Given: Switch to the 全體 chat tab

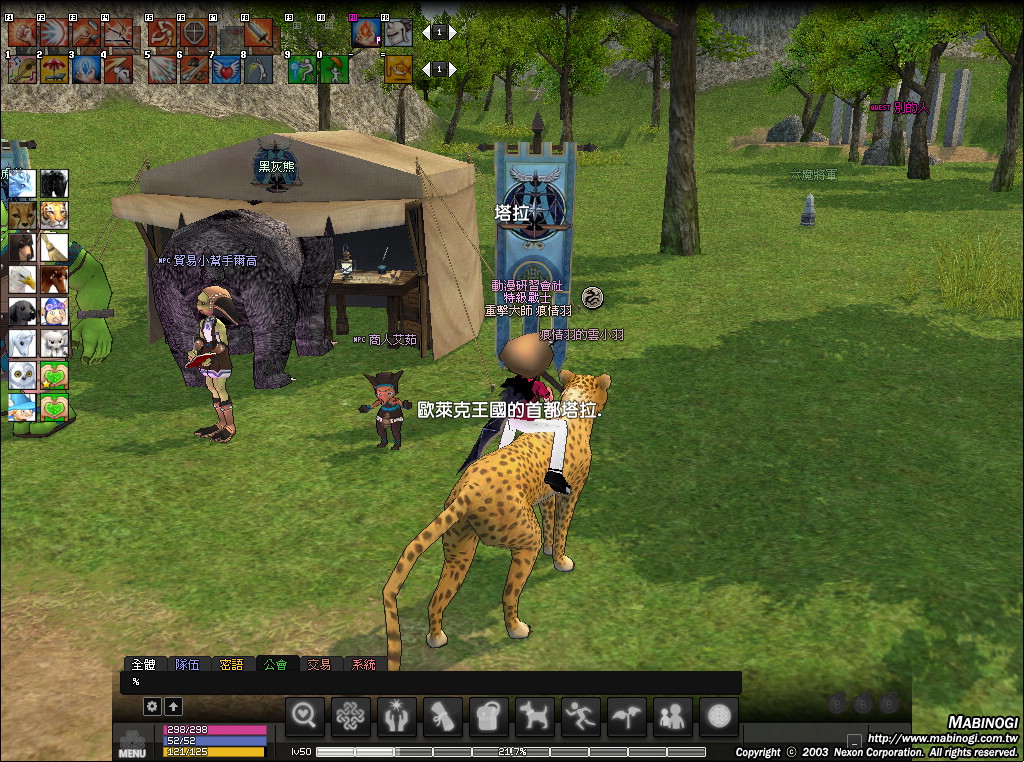Looking at the screenshot, I should 143,664.
